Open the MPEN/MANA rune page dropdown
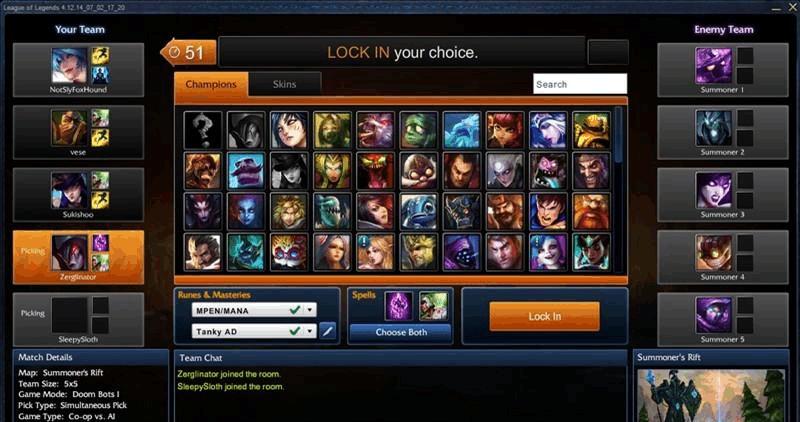The width and height of the screenshot is (800, 422). pyautogui.click(x=254, y=310)
